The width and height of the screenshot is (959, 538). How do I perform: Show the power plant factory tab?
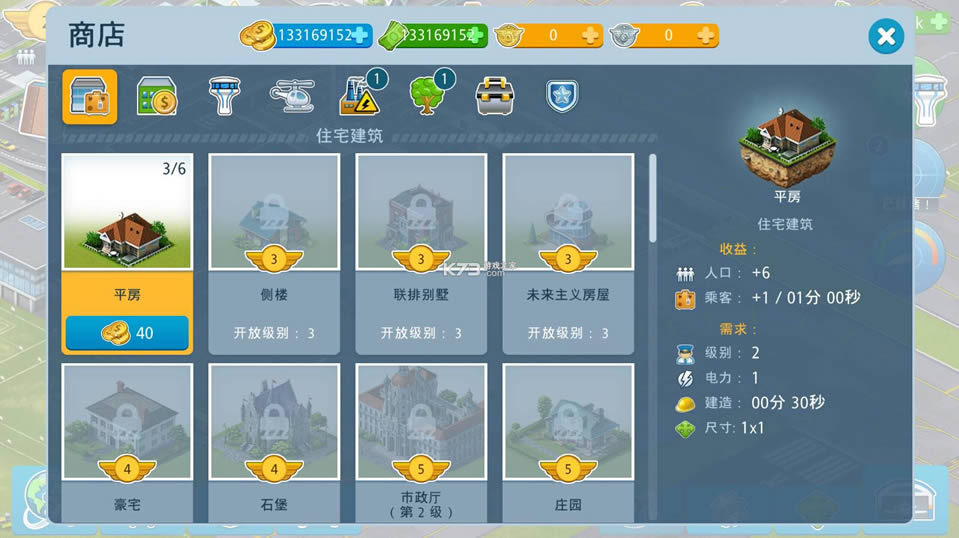coord(360,96)
